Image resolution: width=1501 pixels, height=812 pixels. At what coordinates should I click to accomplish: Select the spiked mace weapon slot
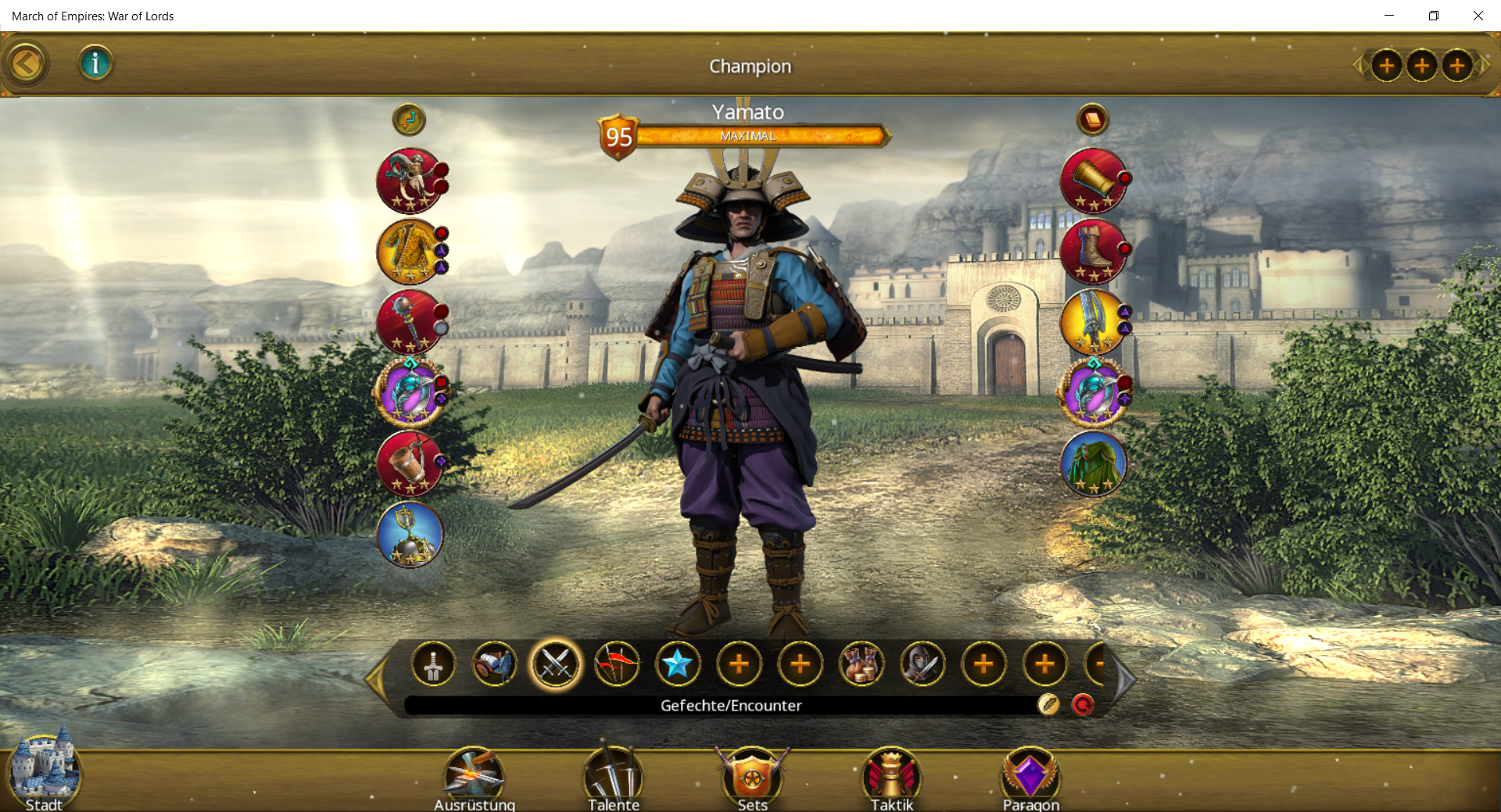(410, 322)
